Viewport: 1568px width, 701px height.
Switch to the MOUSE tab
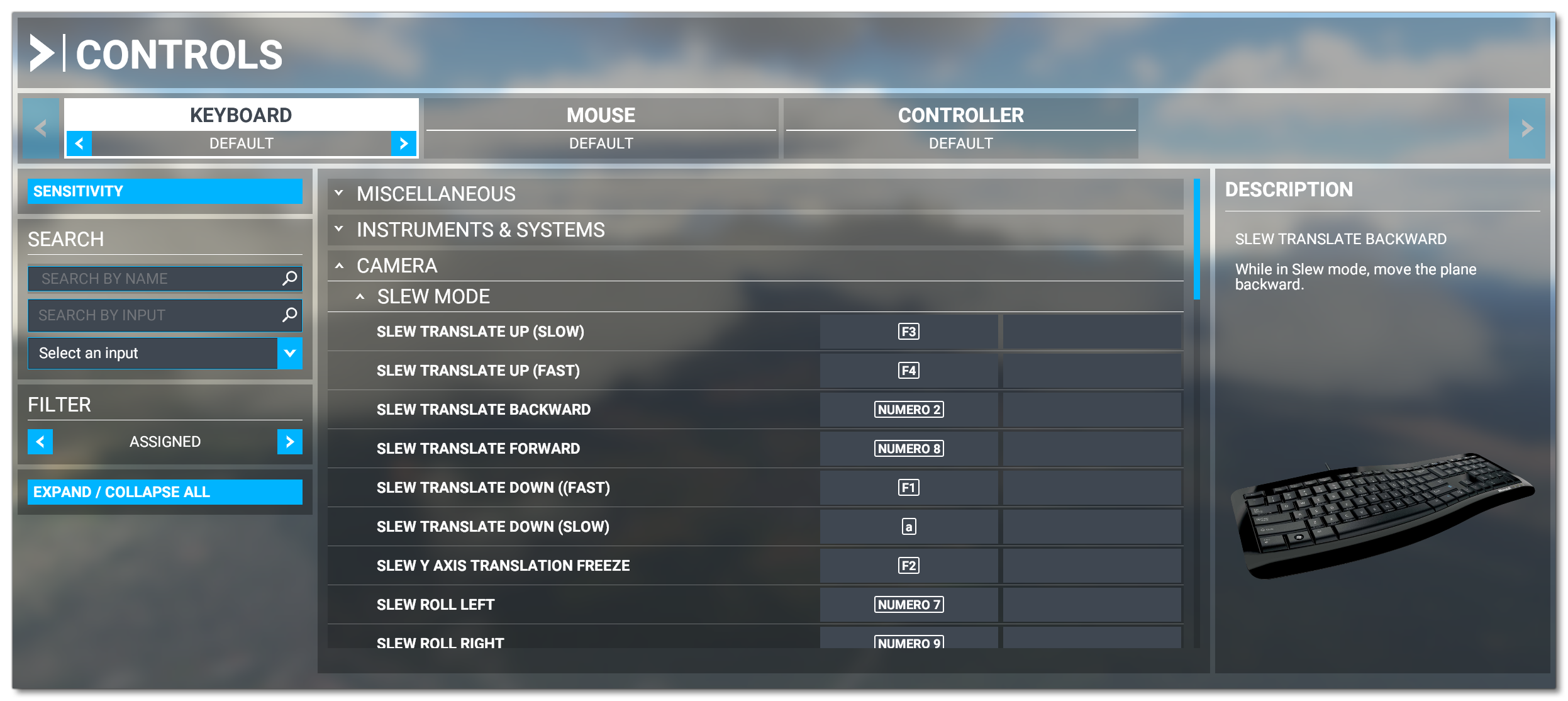point(601,115)
